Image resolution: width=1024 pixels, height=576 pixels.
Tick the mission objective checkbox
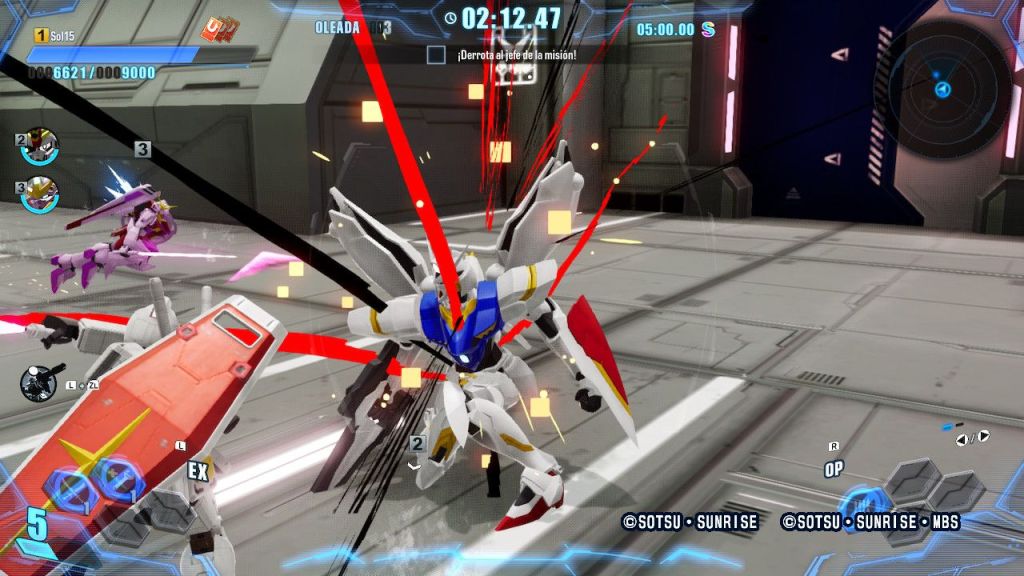(x=436, y=55)
